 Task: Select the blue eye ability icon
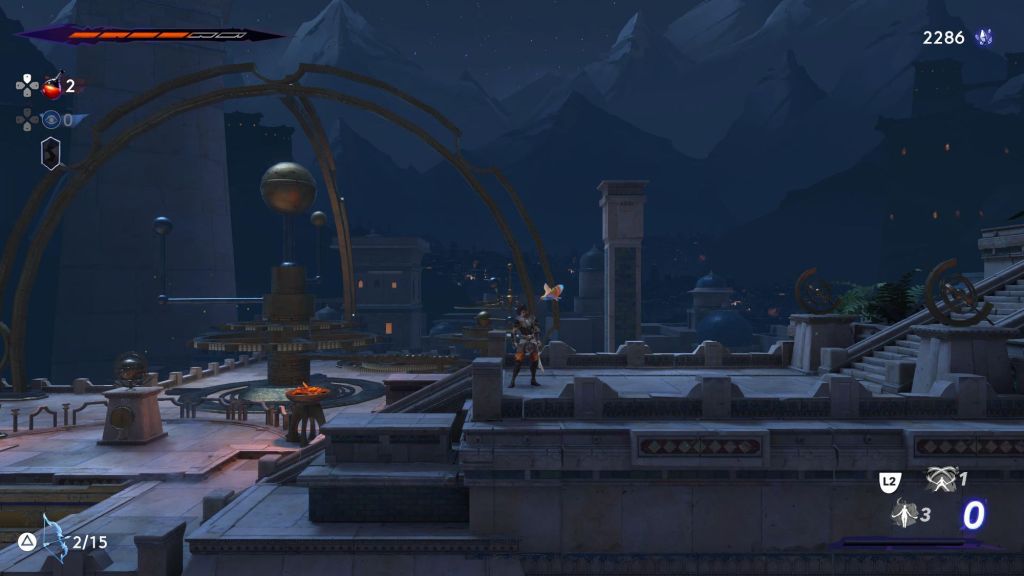[x=51, y=120]
